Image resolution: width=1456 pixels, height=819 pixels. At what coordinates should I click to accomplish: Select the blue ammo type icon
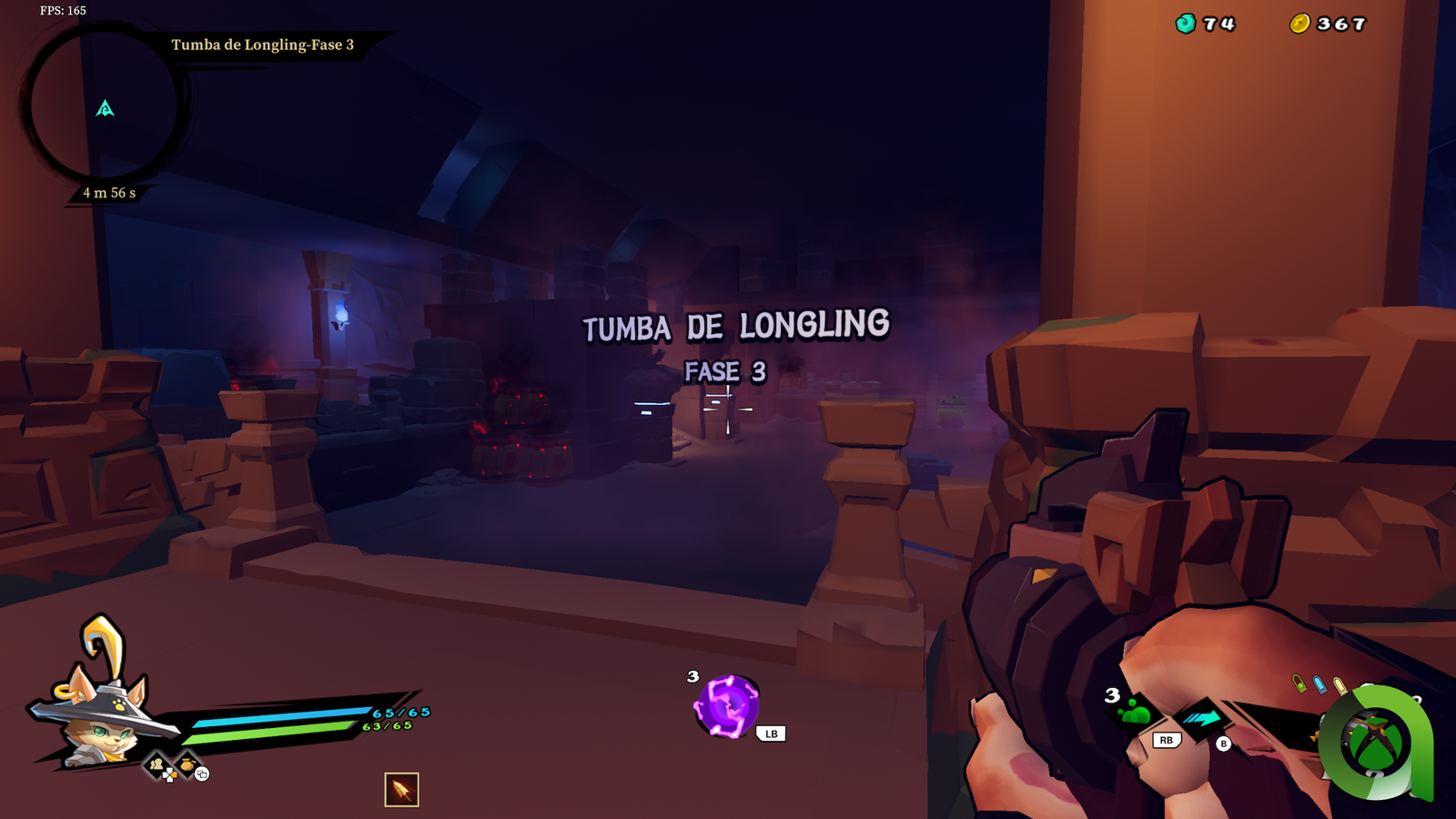click(1319, 684)
